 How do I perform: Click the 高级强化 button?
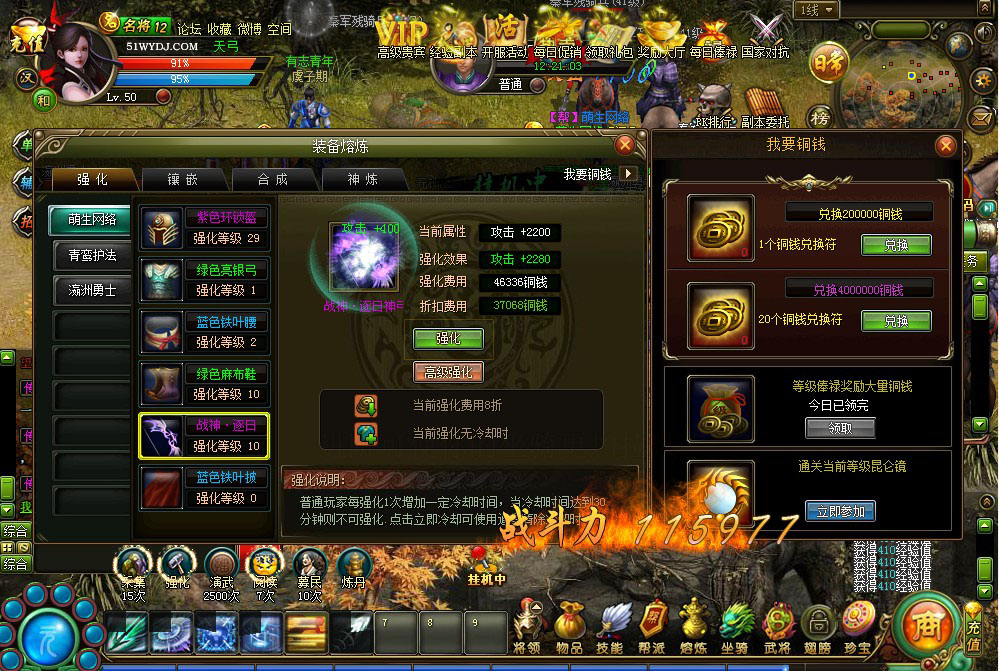448,372
